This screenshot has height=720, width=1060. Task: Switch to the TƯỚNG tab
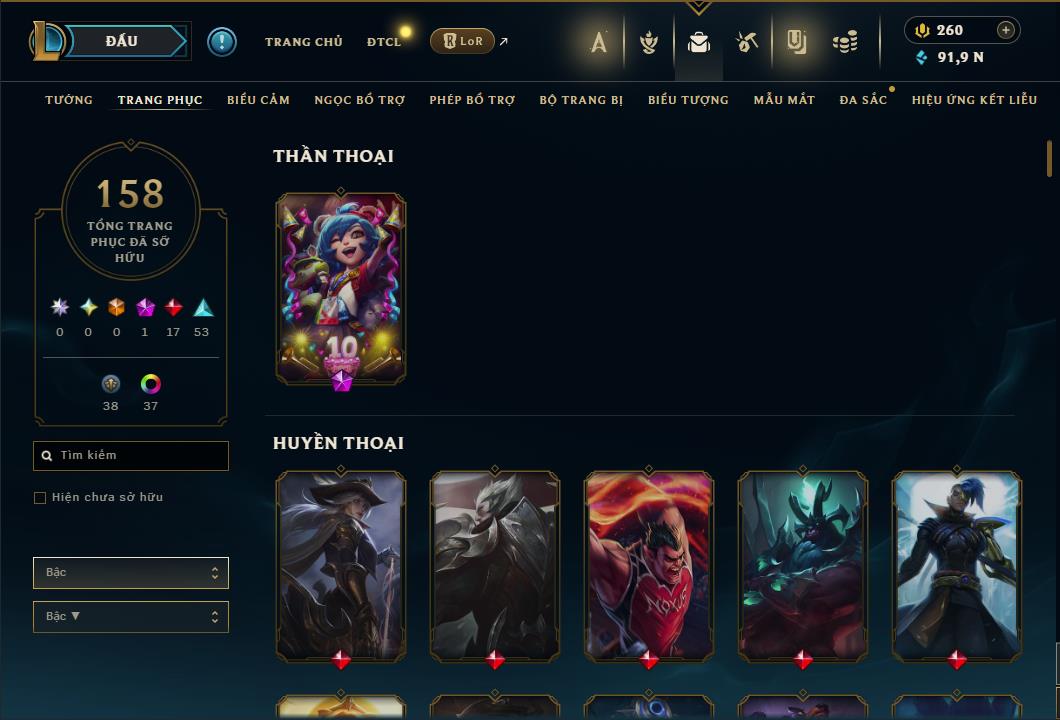[69, 100]
